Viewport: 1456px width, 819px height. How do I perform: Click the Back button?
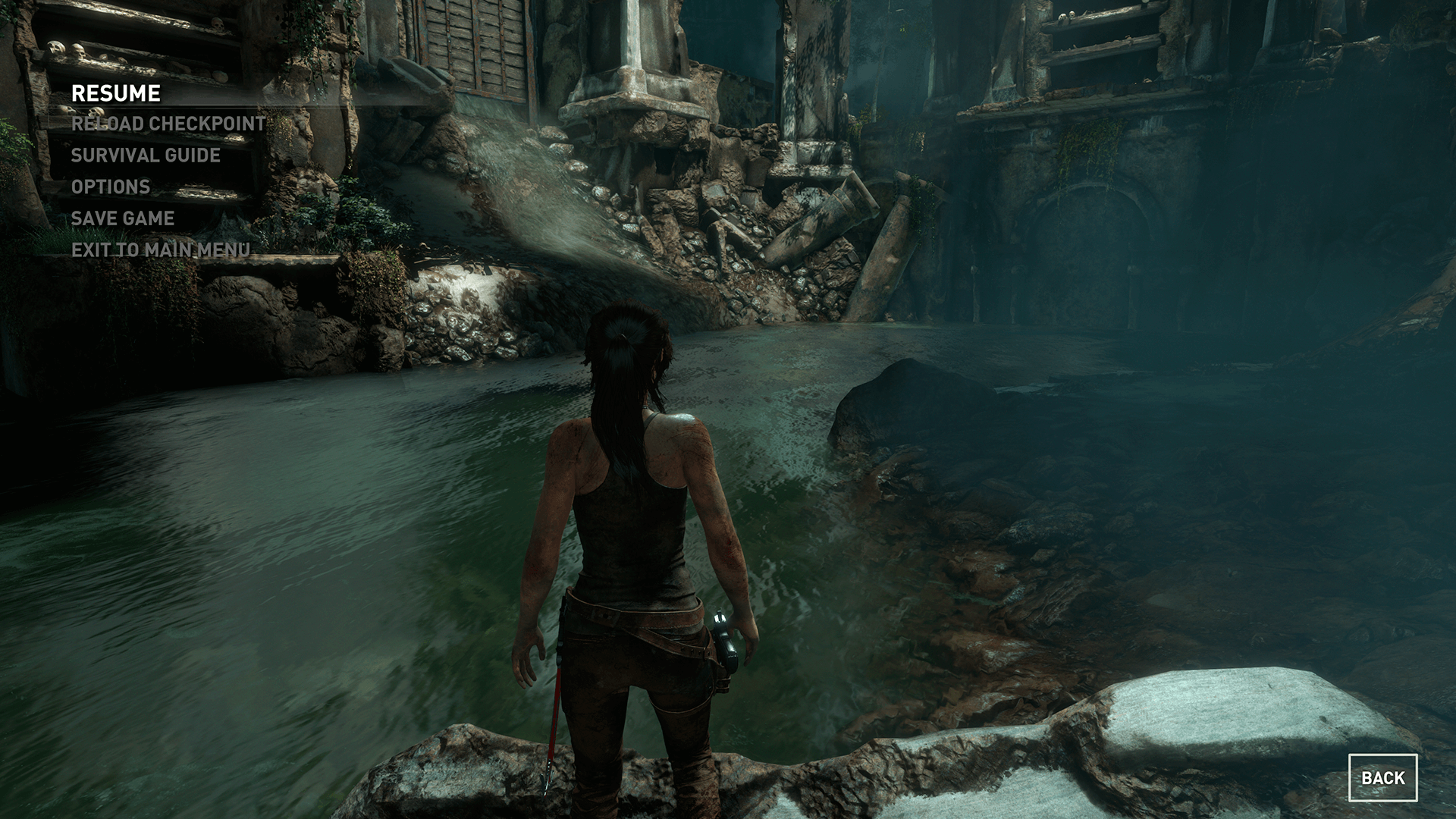1382,777
